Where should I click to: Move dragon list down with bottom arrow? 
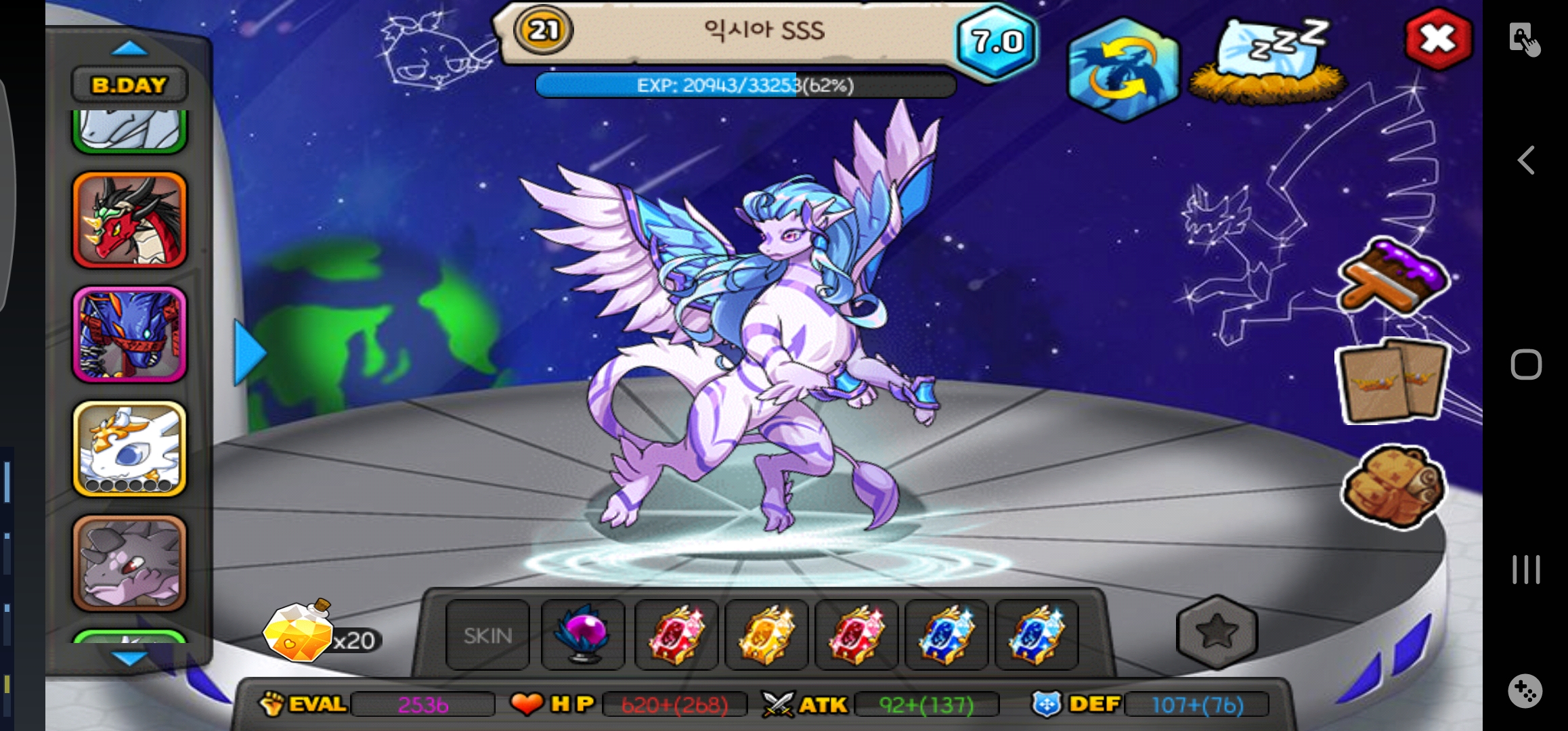[x=129, y=658]
